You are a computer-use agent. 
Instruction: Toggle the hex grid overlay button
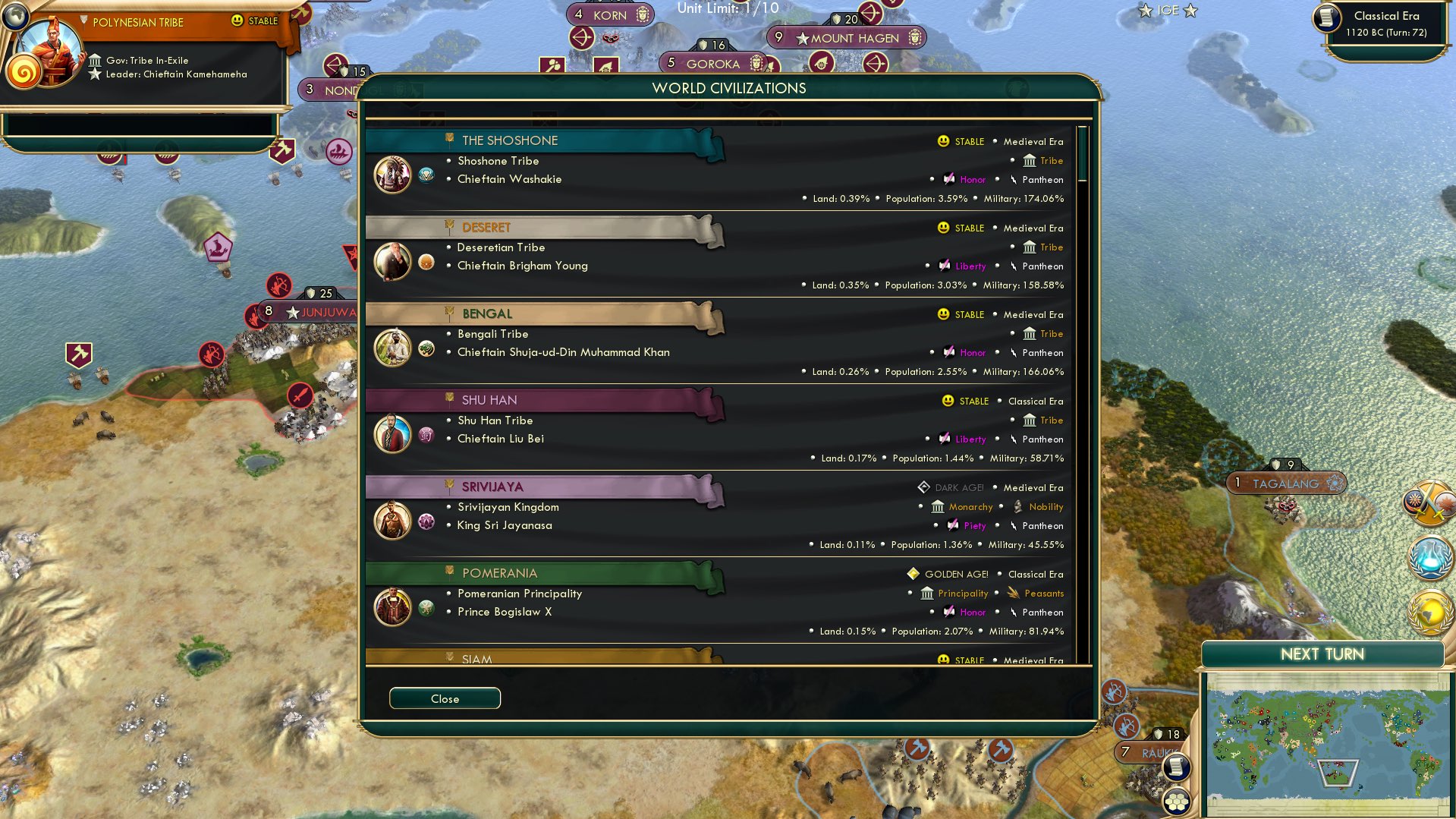(x=1177, y=800)
